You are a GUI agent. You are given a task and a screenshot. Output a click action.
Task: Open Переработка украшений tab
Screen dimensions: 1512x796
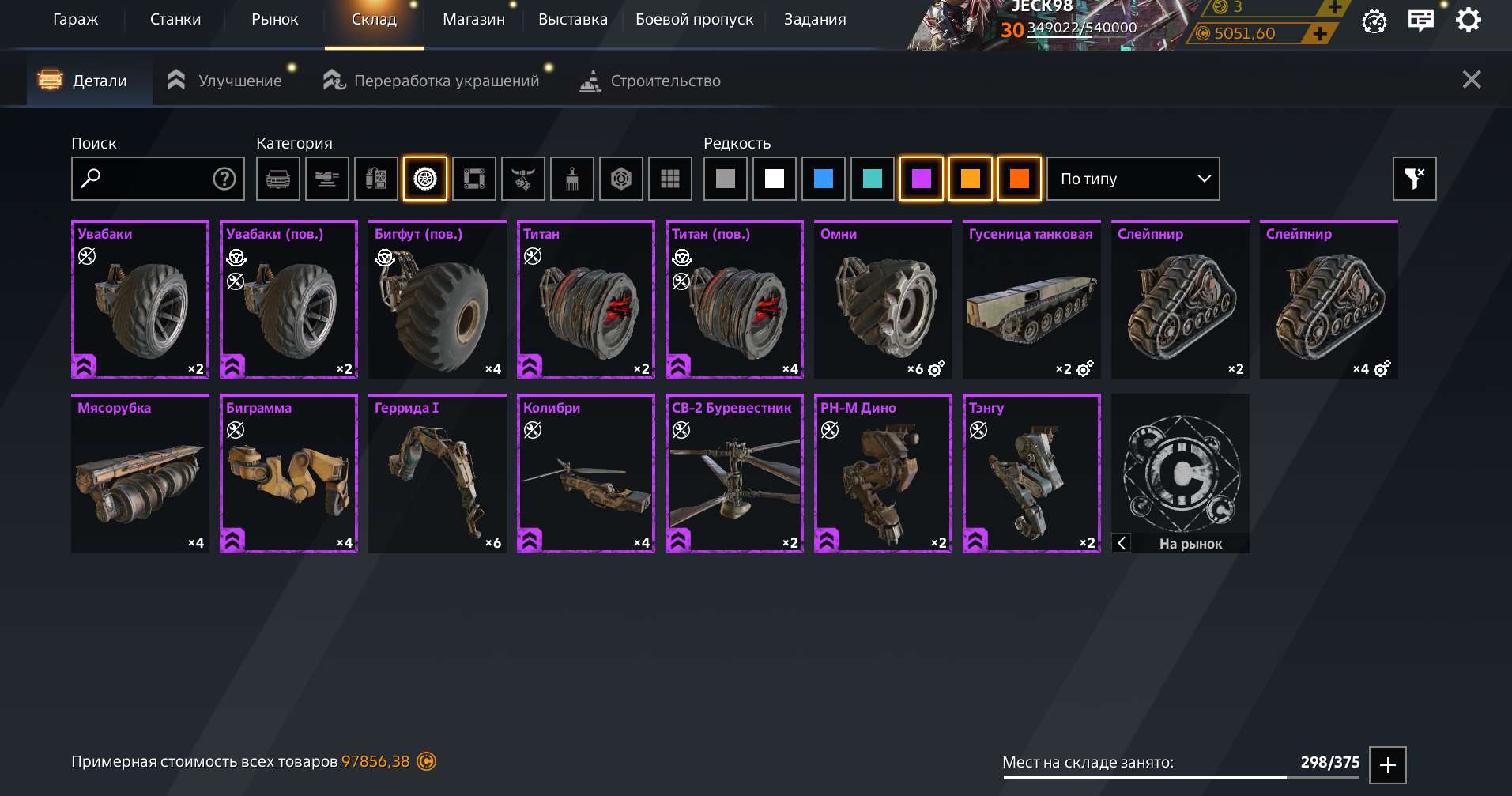(432, 81)
